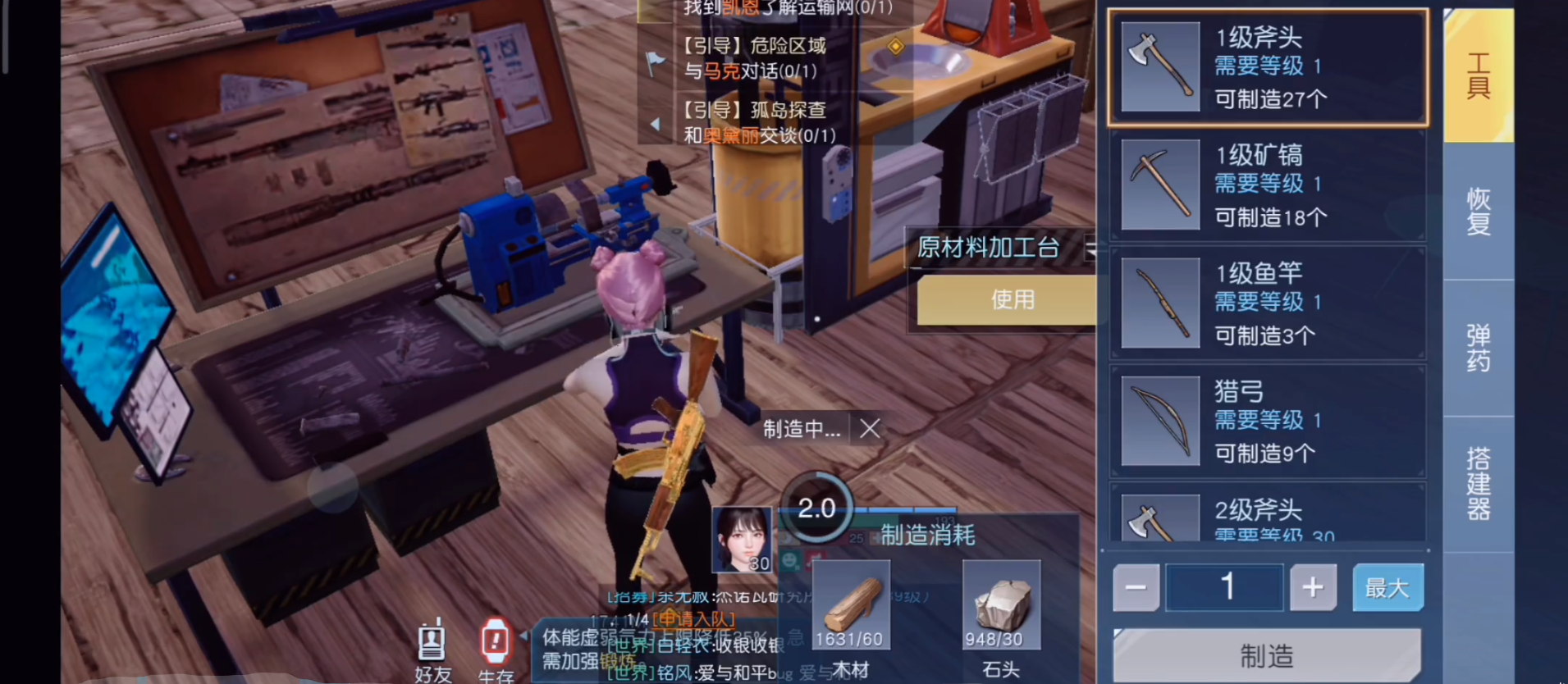
Task: Click the craft quantity input field
Action: pyautogui.click(x=1224, y=587)
